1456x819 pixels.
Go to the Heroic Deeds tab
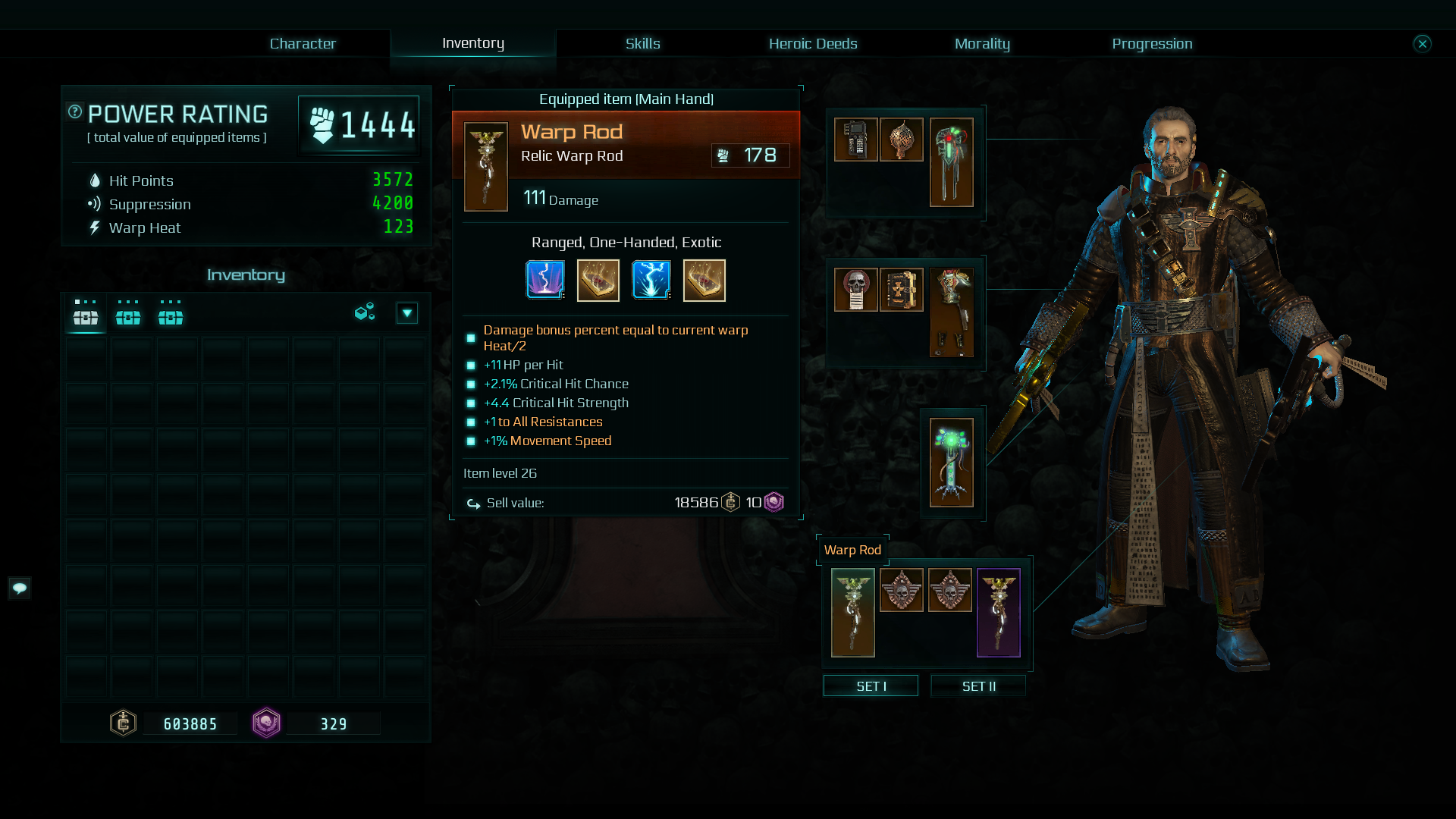(812, 43)
